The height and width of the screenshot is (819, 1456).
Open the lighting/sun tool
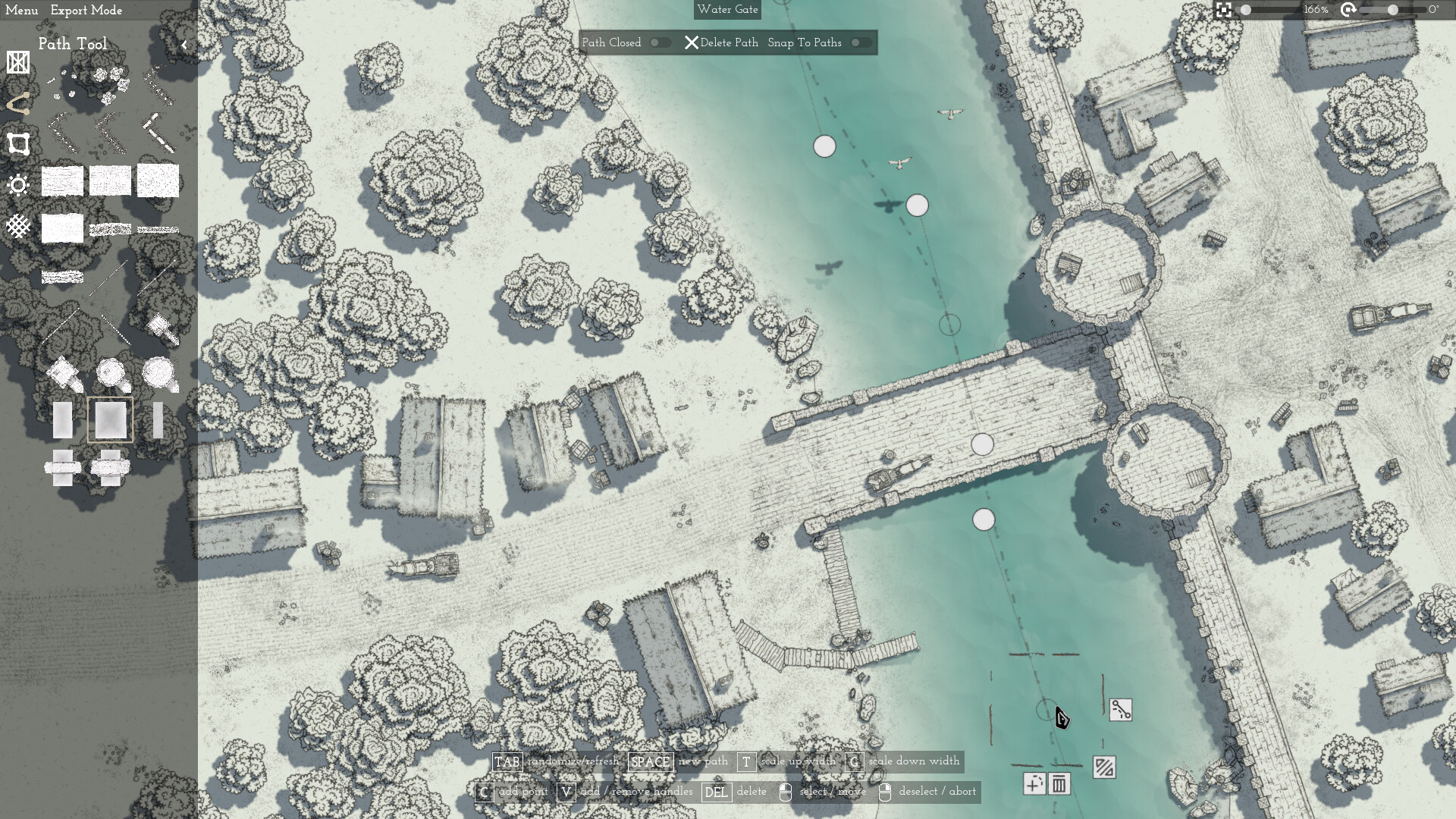point(19,184)
